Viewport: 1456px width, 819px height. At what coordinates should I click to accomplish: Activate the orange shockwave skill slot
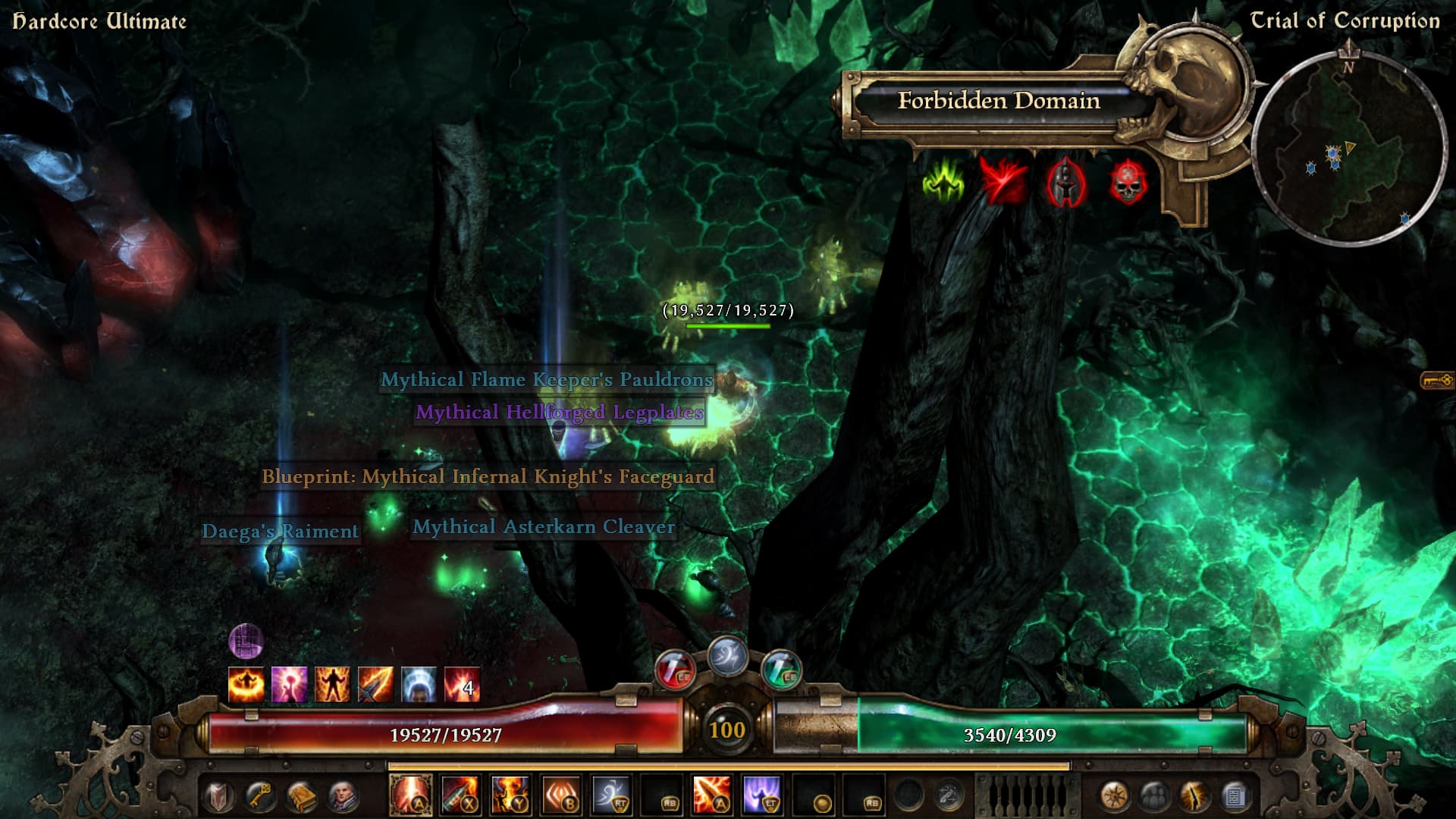pos(561,795)
